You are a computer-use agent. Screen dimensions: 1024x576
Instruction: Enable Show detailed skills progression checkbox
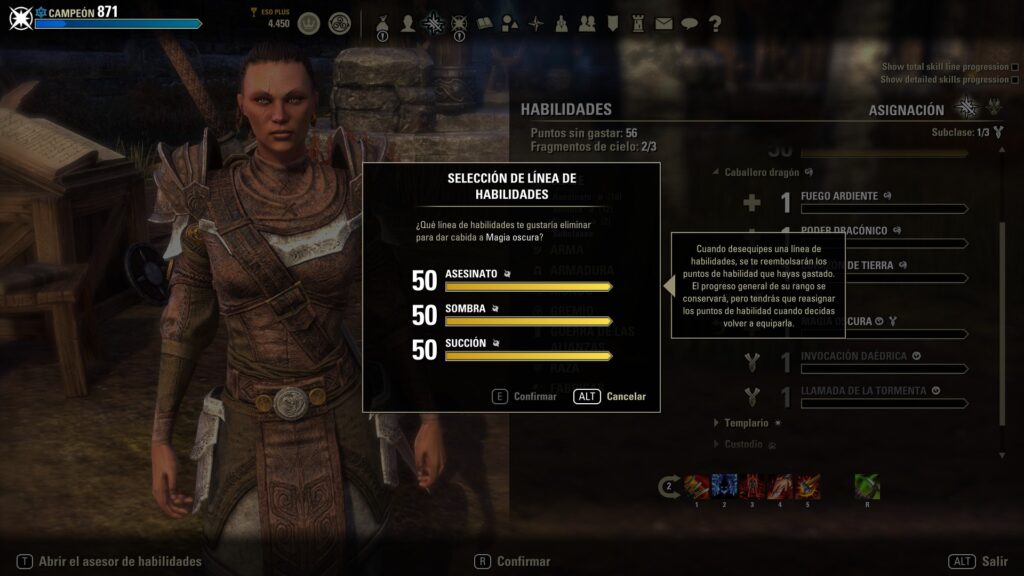click(1015, 79)
